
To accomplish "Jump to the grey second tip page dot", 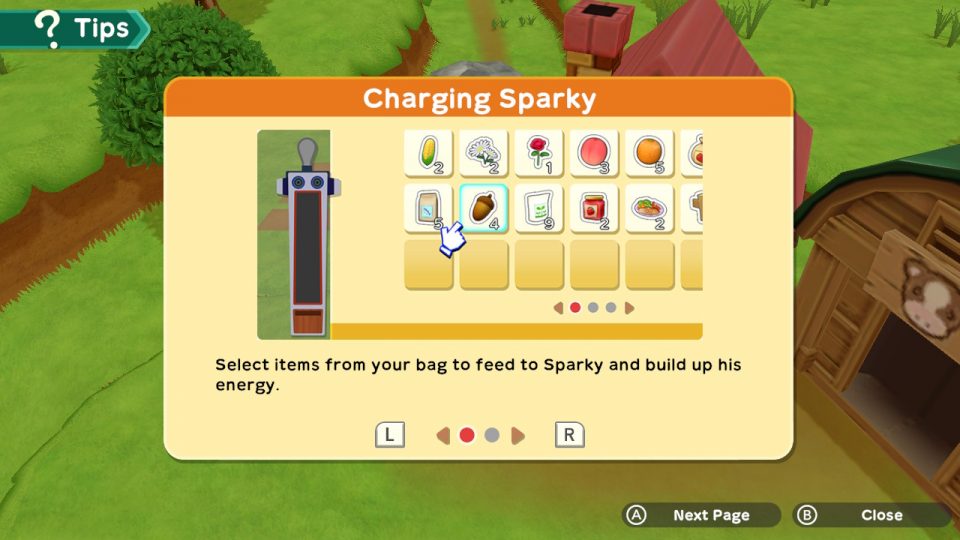I will pyautogui.click(x=492, y=435).
